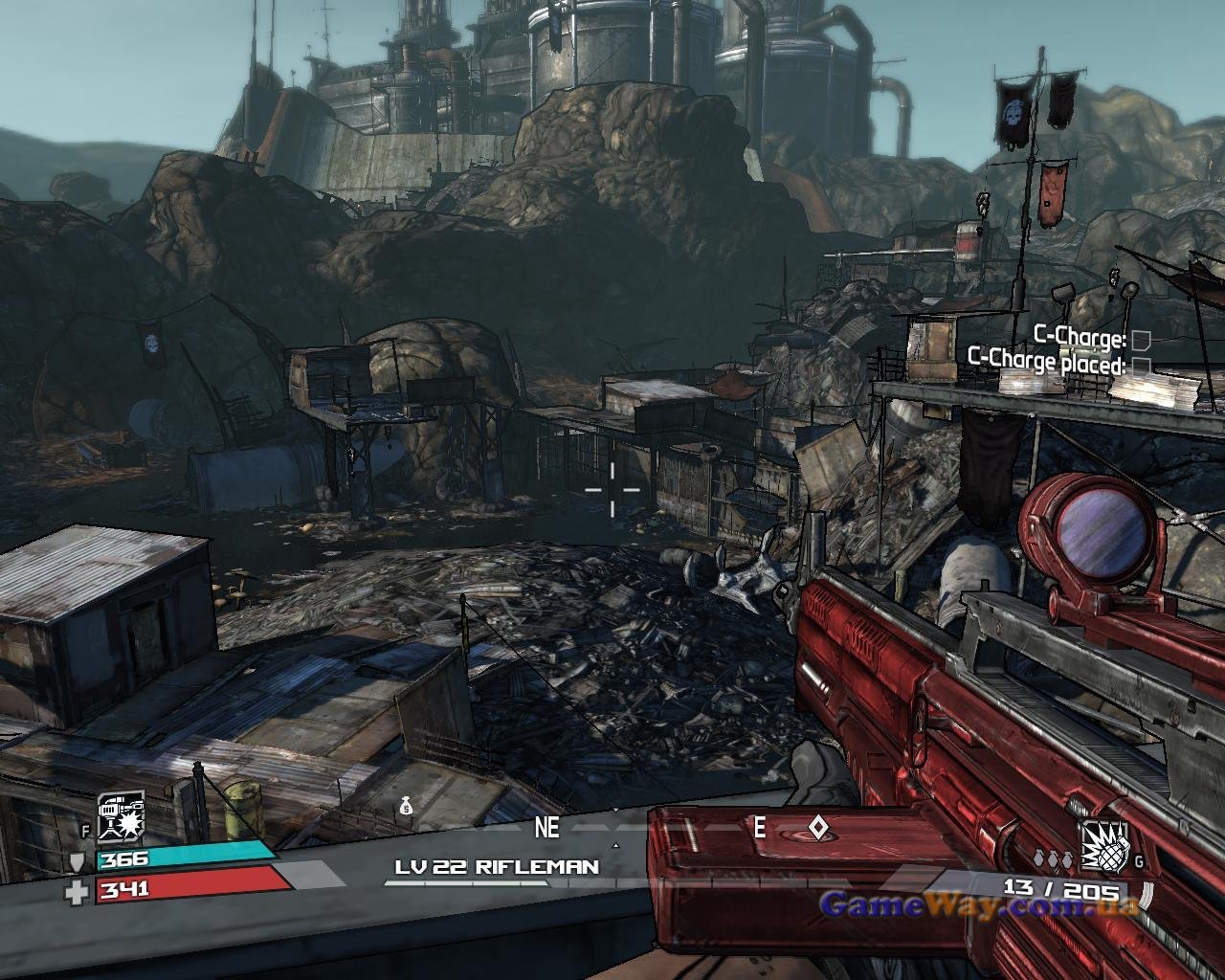Image resolution: width=1225 pixels, height=980 pixels.
Task: Select the grenade icon beside the ammo count
Action: pyautogui.click(x=1104, y=846)
